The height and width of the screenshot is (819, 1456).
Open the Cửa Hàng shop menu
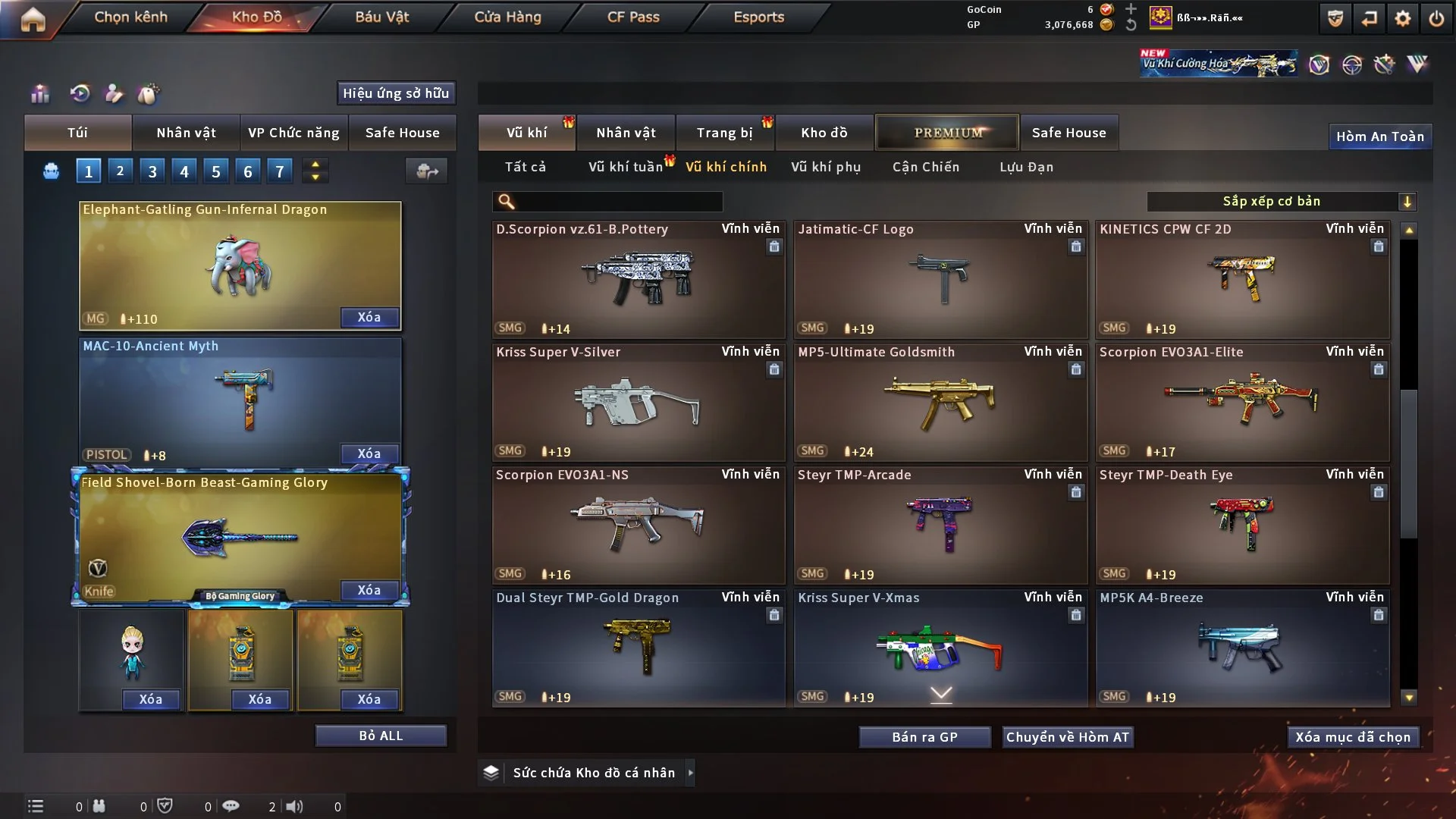[507, 17]
